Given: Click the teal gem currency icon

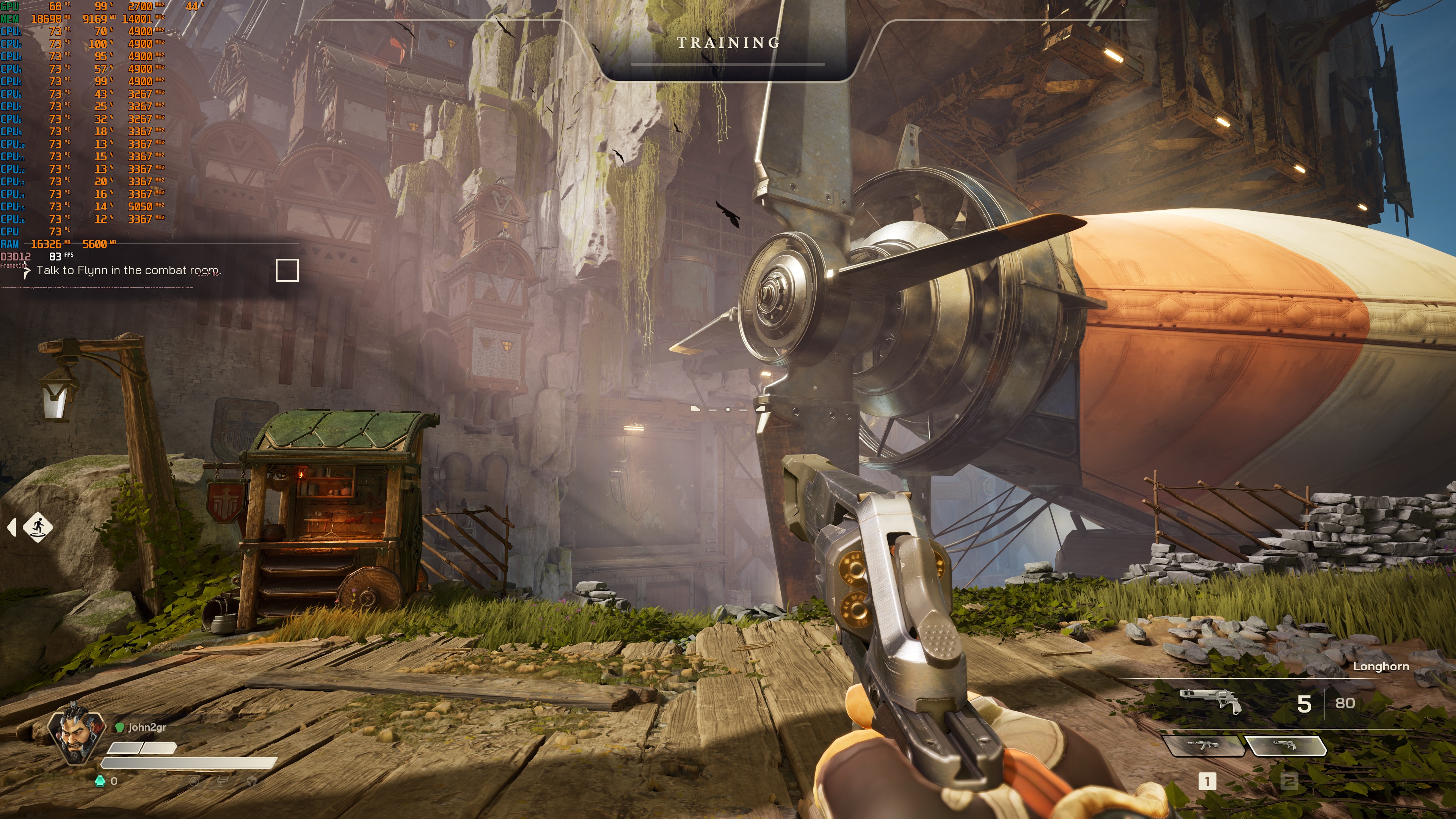Looking at the screenshot, I should [100, 781].
